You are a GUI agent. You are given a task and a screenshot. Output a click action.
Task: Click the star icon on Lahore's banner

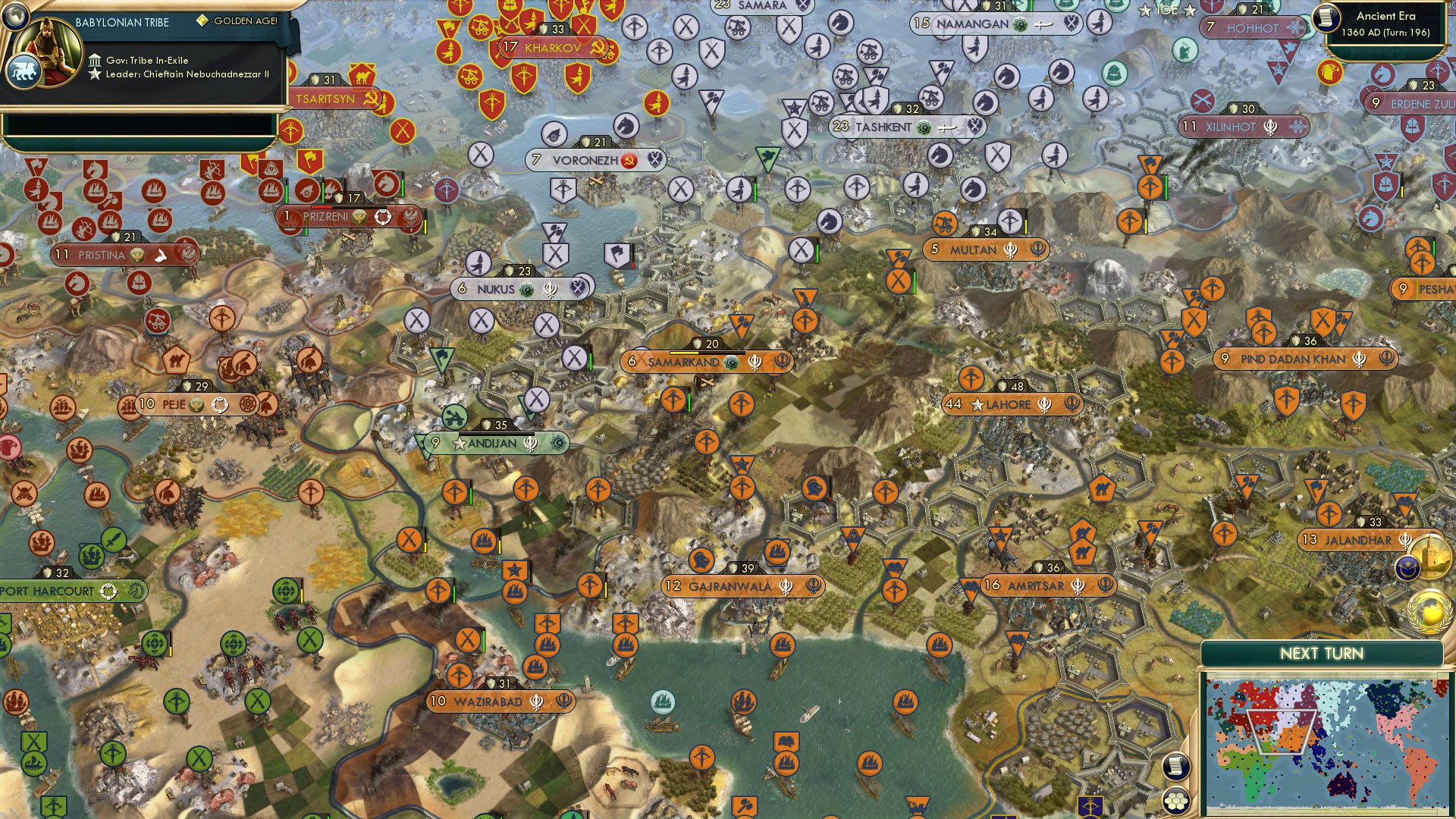977,404
